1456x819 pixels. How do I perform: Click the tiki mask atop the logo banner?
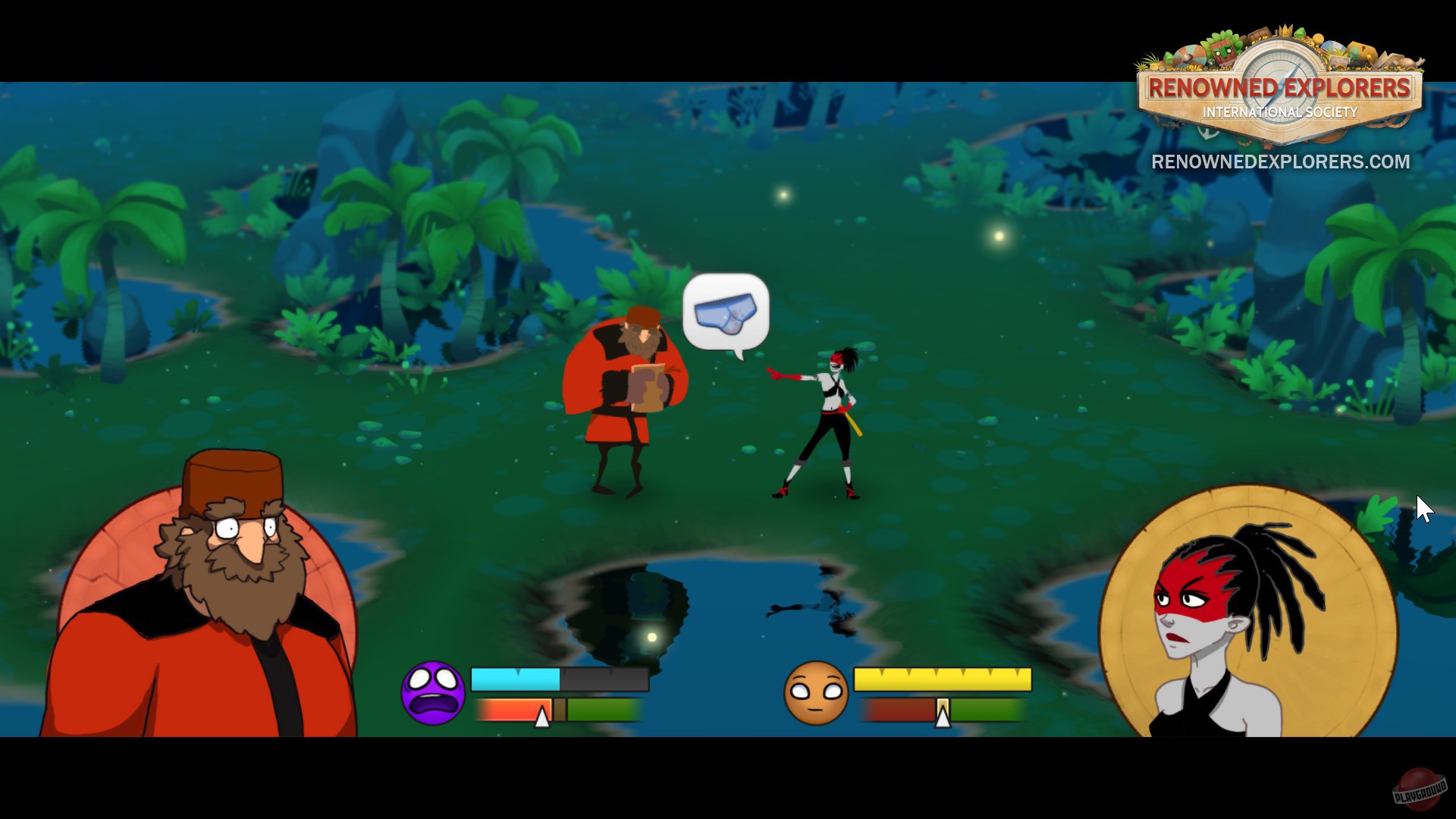point(1222,53)
